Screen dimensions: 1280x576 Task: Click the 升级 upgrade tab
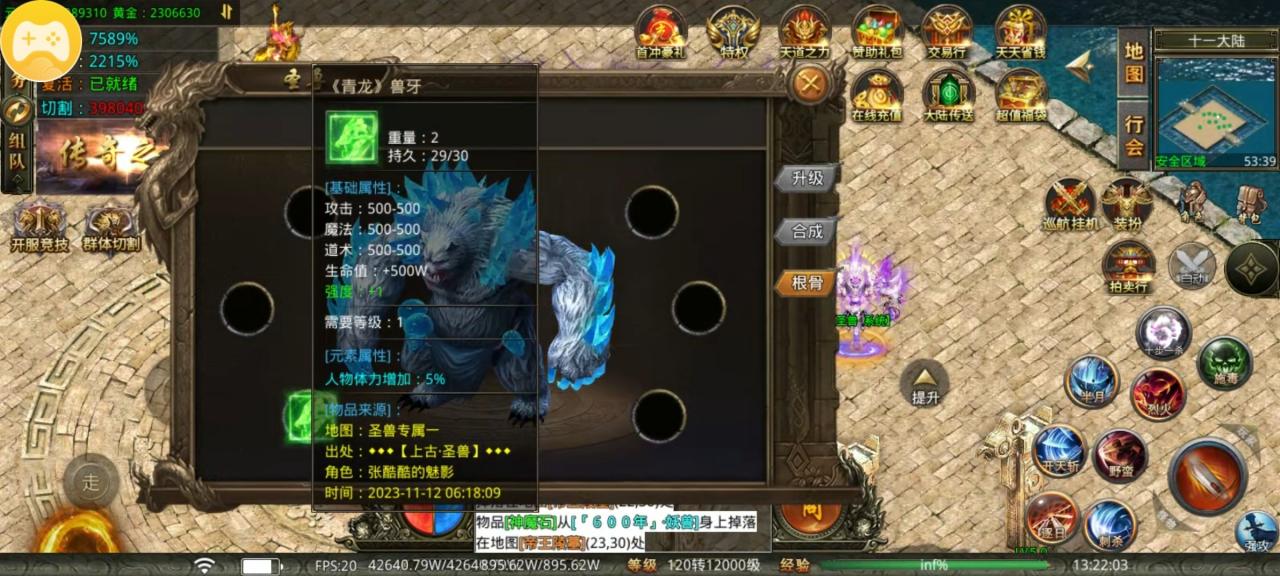click(806, 178)
